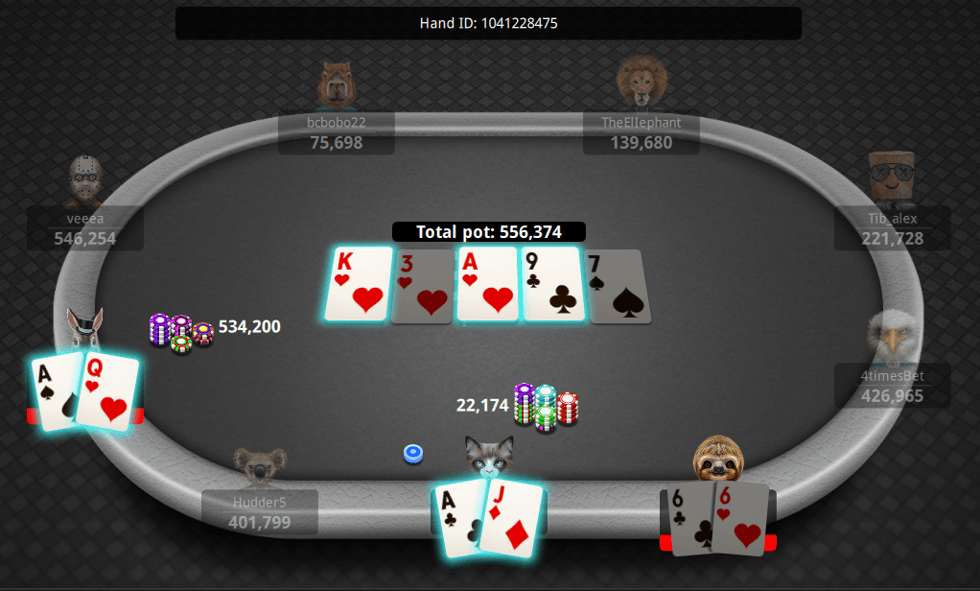This screenshot has width=980, height=591.
Task: Select the koala avatar
Action: pos(260,465)
